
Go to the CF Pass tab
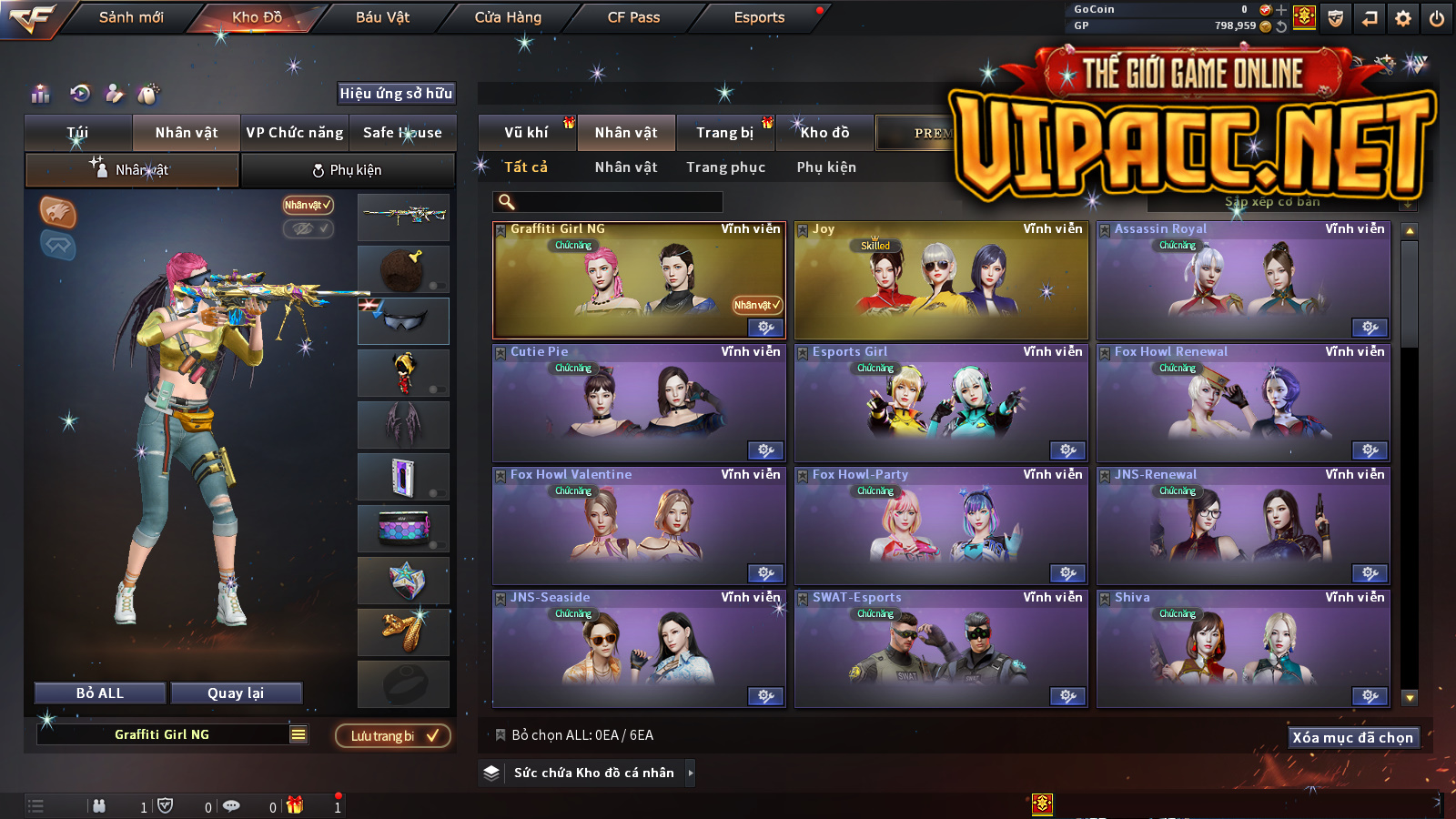pos(633,17)
